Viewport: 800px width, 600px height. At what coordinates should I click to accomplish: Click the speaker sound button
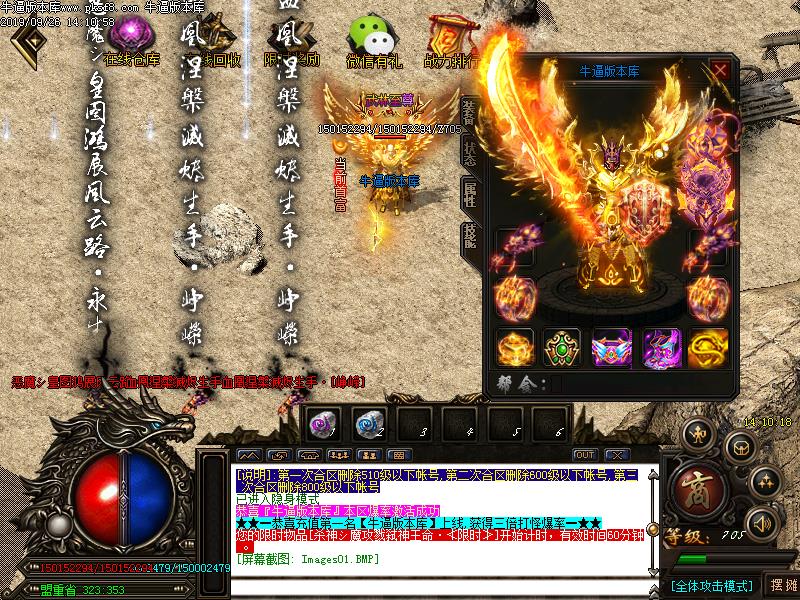click(762, 523)
